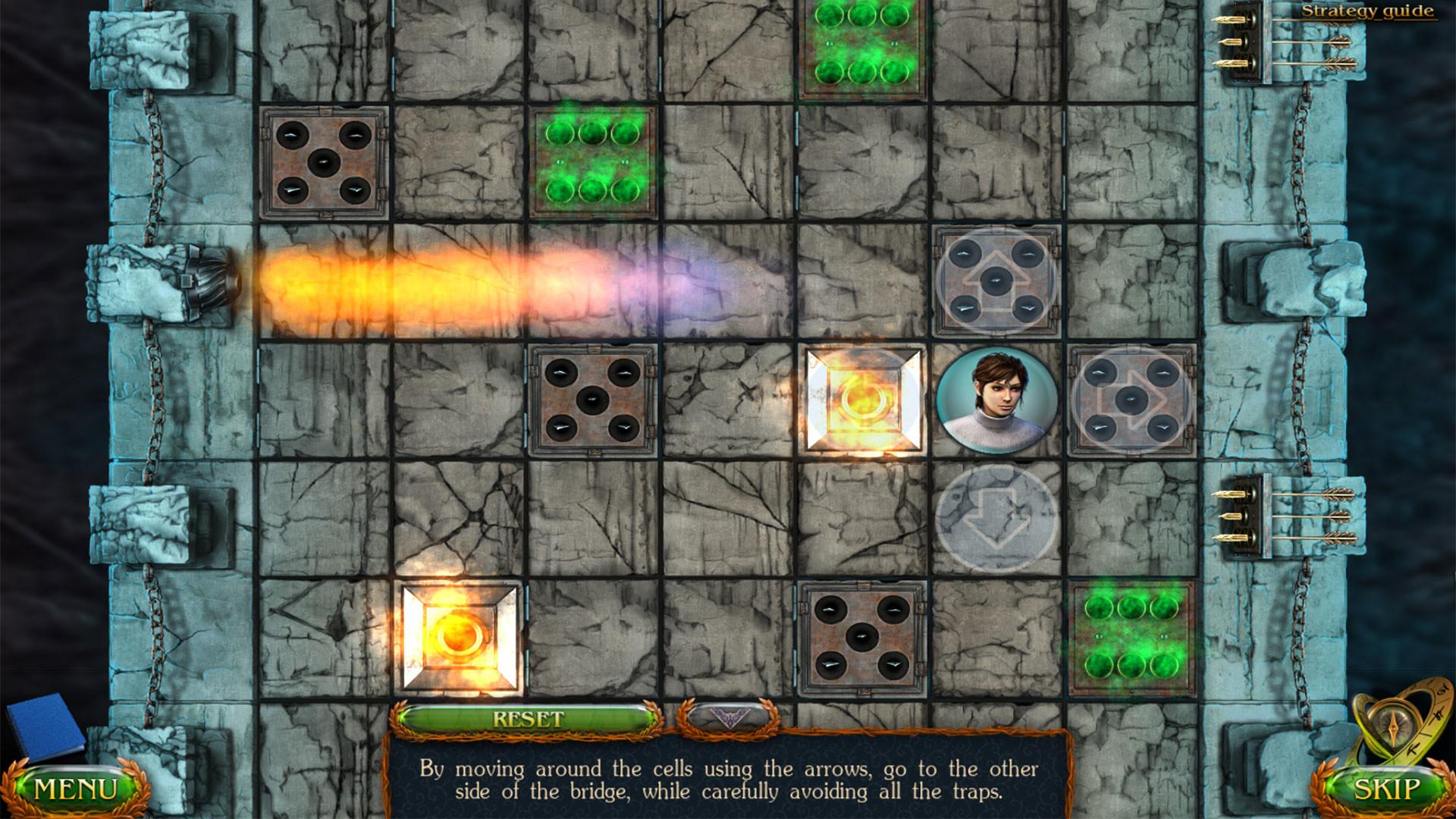1456x819 pixels.
Task: Skip the puzzle with SKIP button
Action: (1386, 789)
